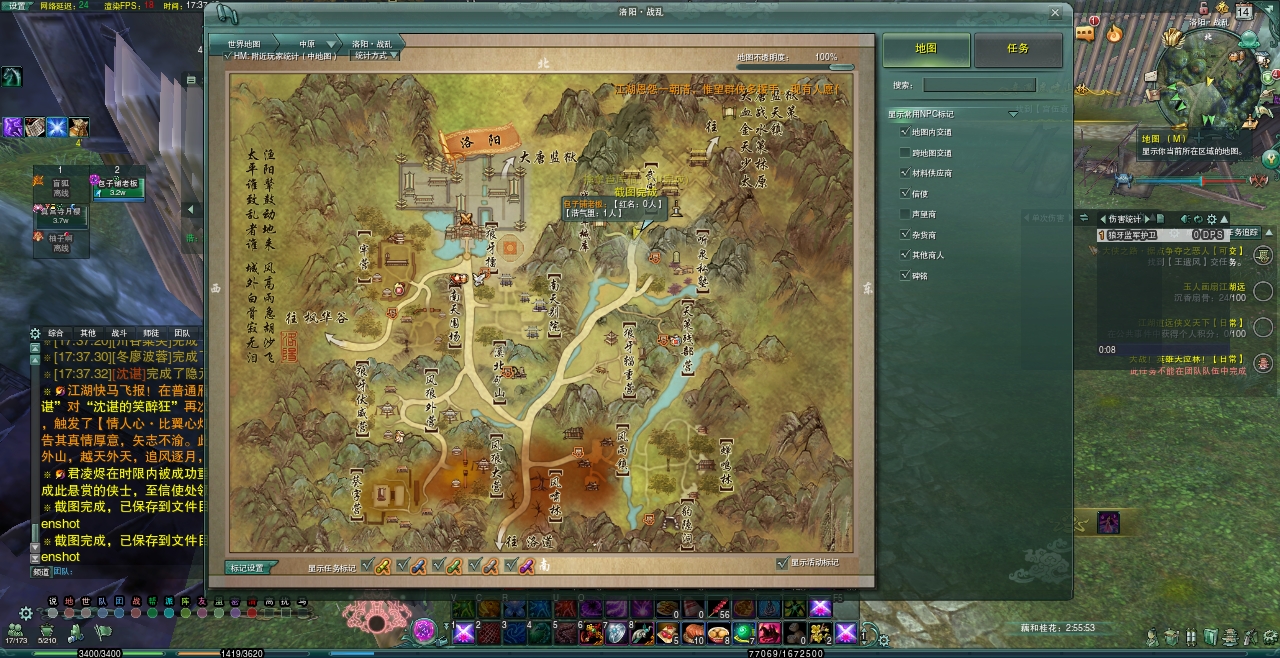This screenshot has width=1280, height=658.
Task: Close the 洛阳·战乱 map window
Action: tap(1055, 13)
